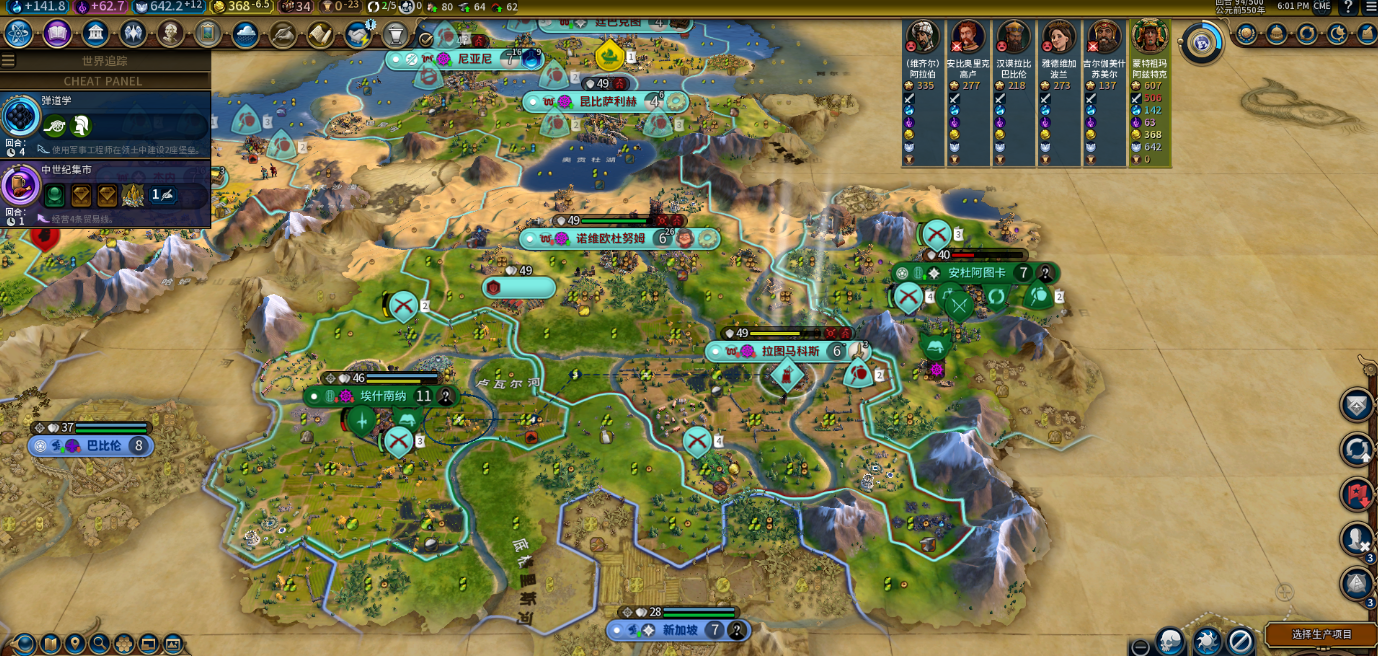Open the government screen (columned building icon)
This screenshot has width=1378, height=656.
[96, 34]
